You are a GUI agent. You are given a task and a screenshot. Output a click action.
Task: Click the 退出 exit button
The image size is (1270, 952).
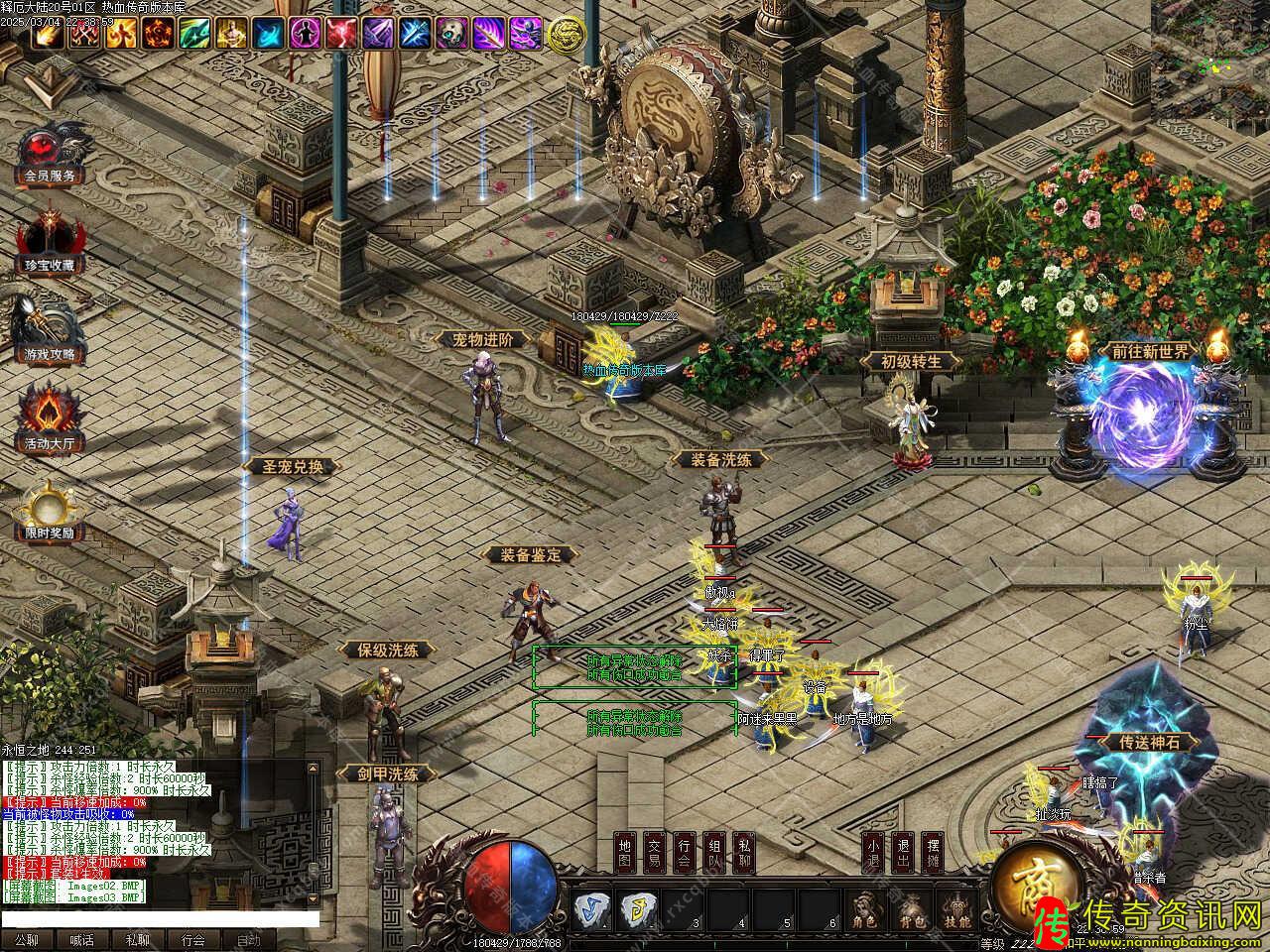tap(902, 852)
